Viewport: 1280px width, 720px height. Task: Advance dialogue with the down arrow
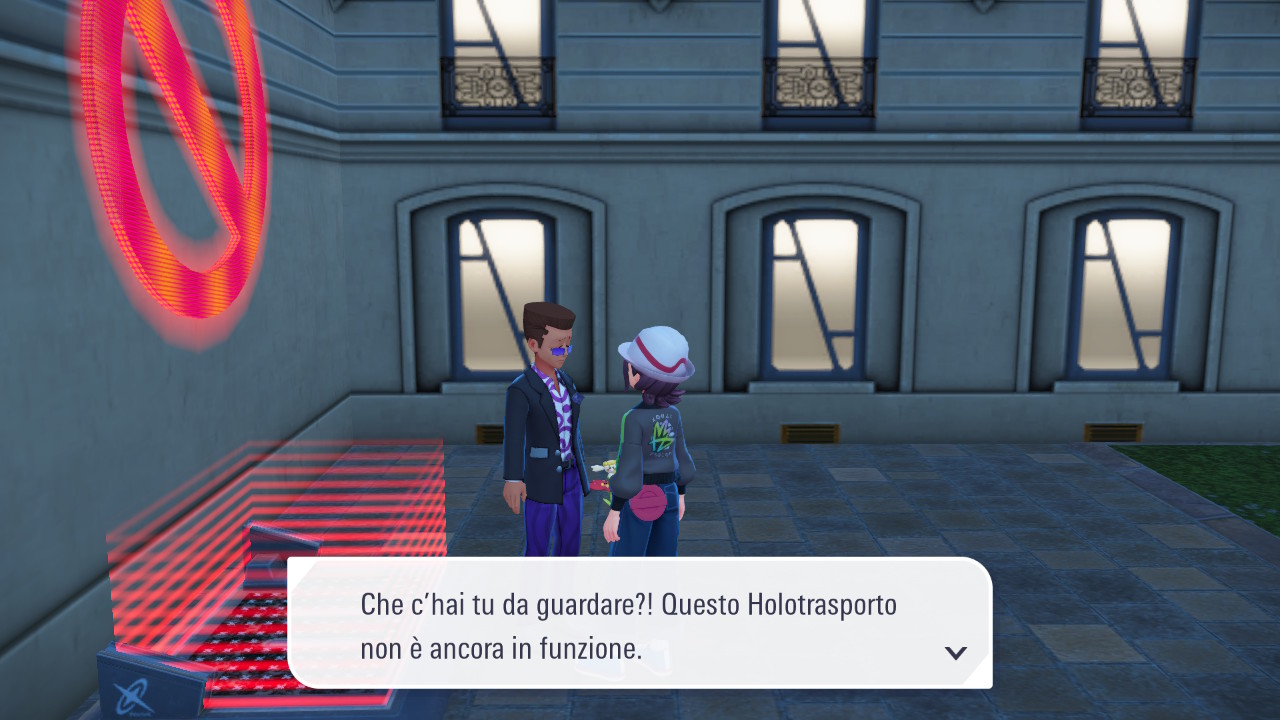coord(956,653)
